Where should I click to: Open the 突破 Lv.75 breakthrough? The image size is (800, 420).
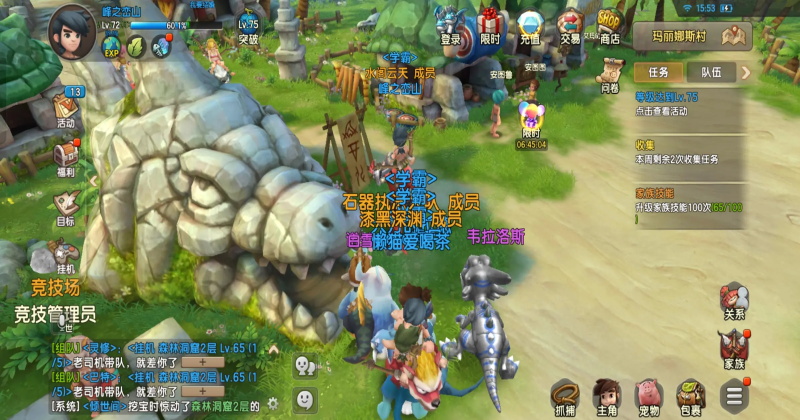click(248, 27)
